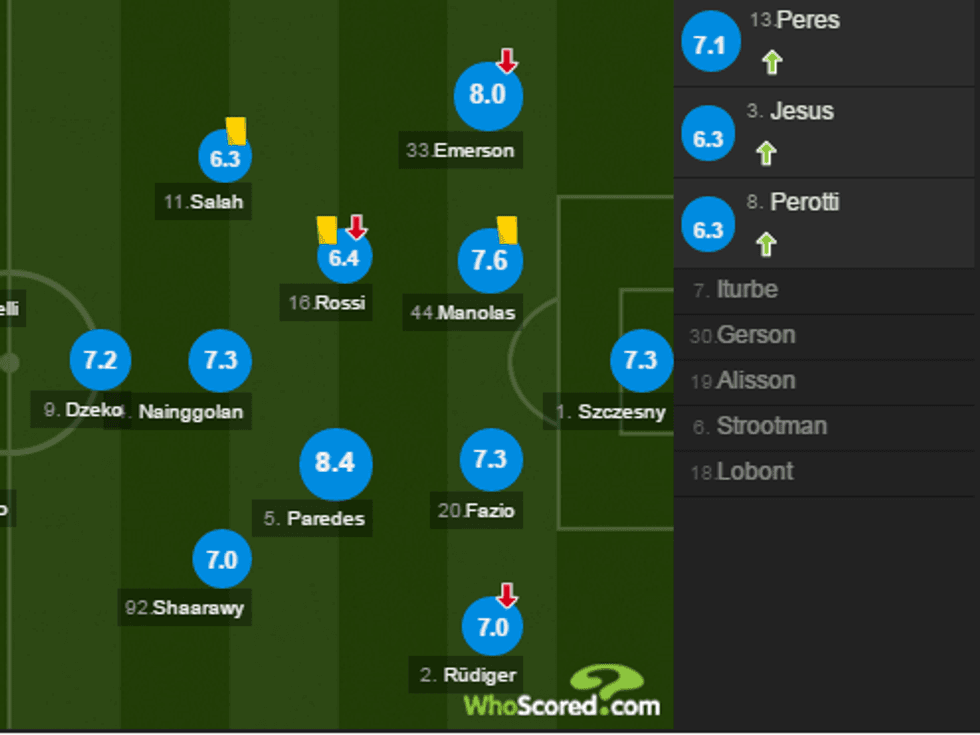Choose Rossi's 6.4 rating circle
The width and height of the screenshot is (980, 735).
(344, 257)
